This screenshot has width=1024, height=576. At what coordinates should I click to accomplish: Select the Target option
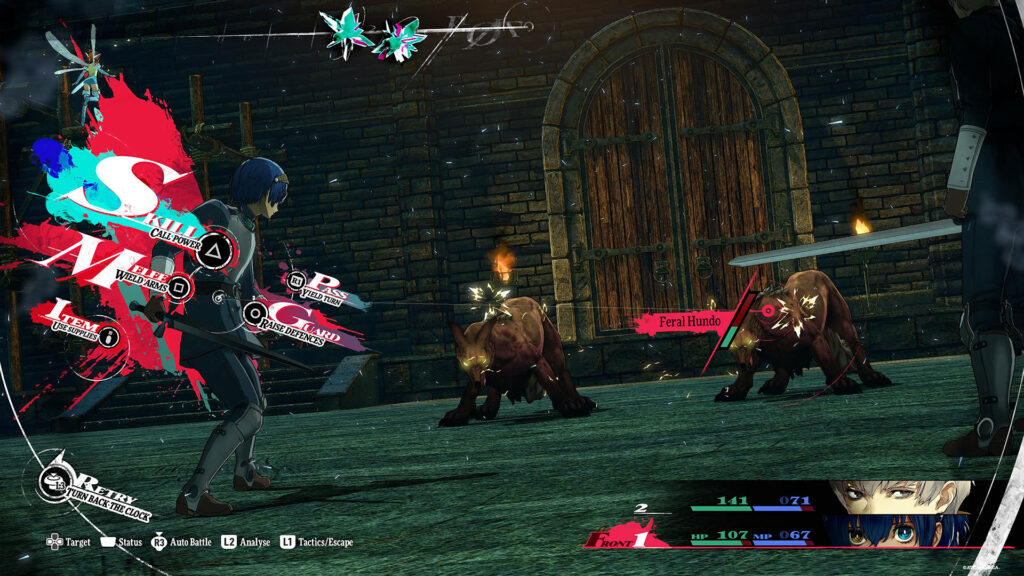click(68, 542)
